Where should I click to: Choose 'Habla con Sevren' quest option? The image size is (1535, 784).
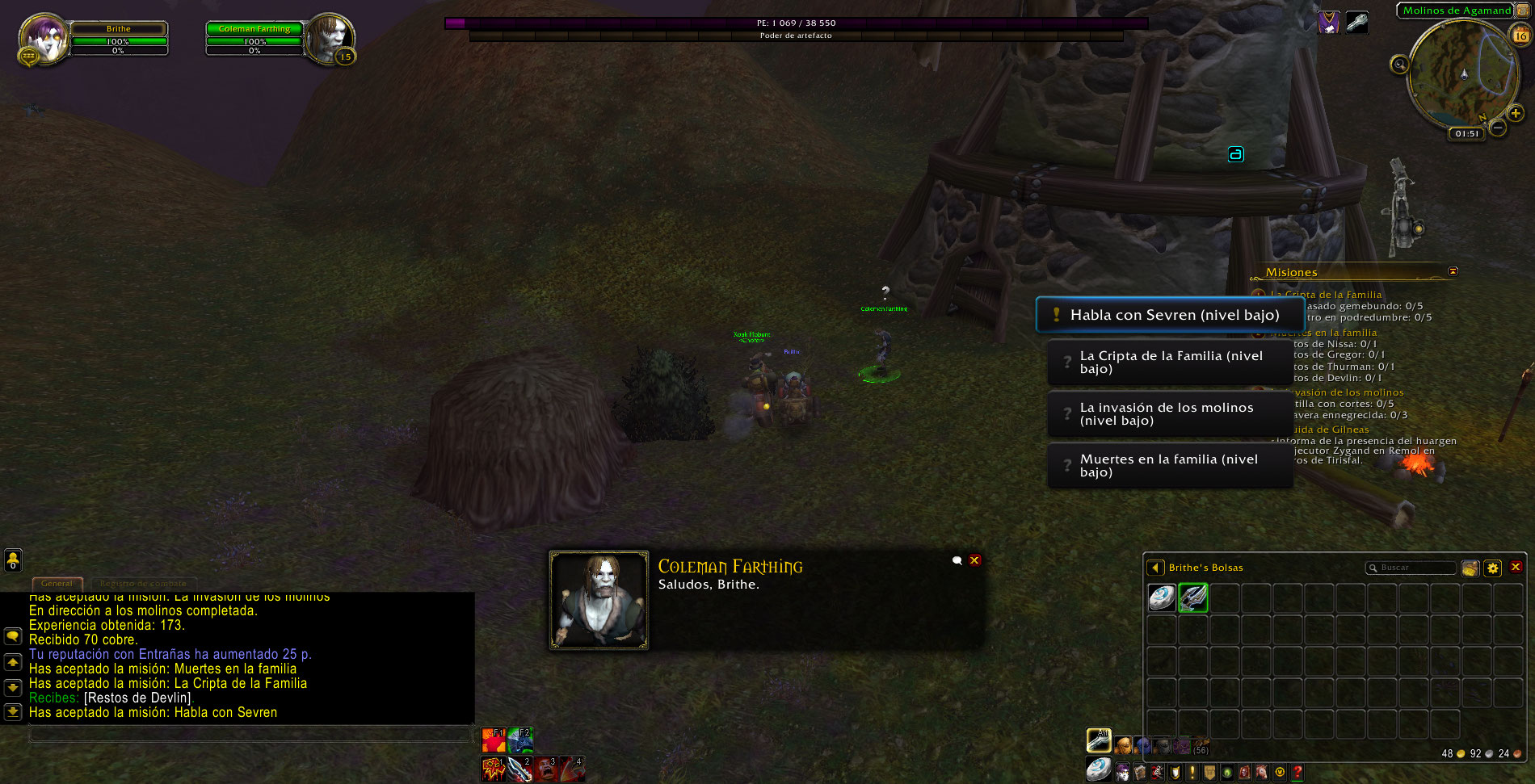pyautogui.click(x=1169, y=315)
